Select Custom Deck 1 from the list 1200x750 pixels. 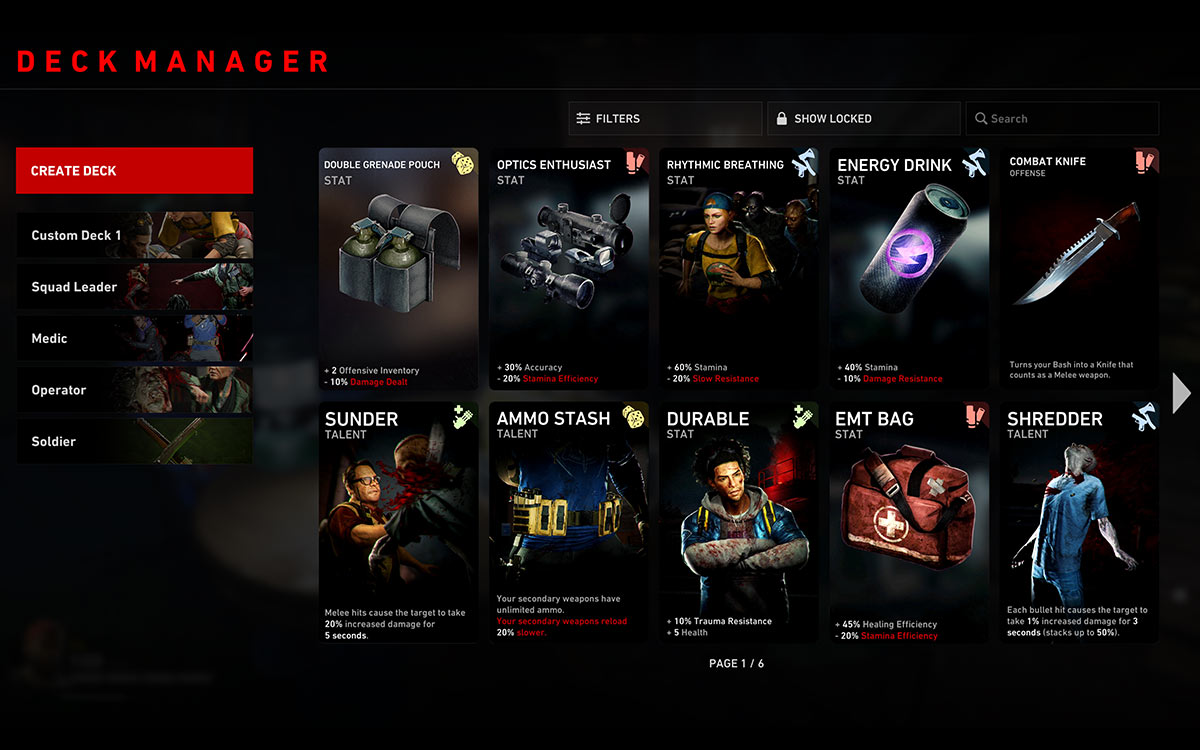(x=134, y=236)
